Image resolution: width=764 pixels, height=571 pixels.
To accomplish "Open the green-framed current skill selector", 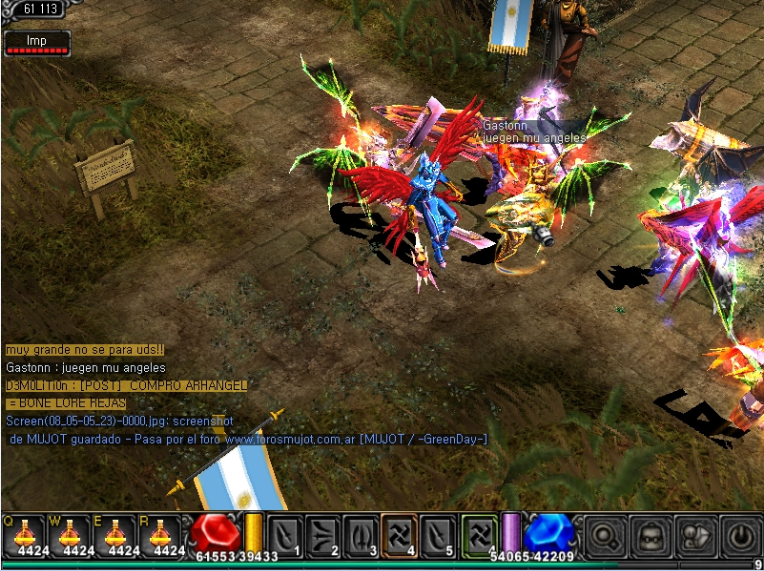I will [x=480, y=535].
